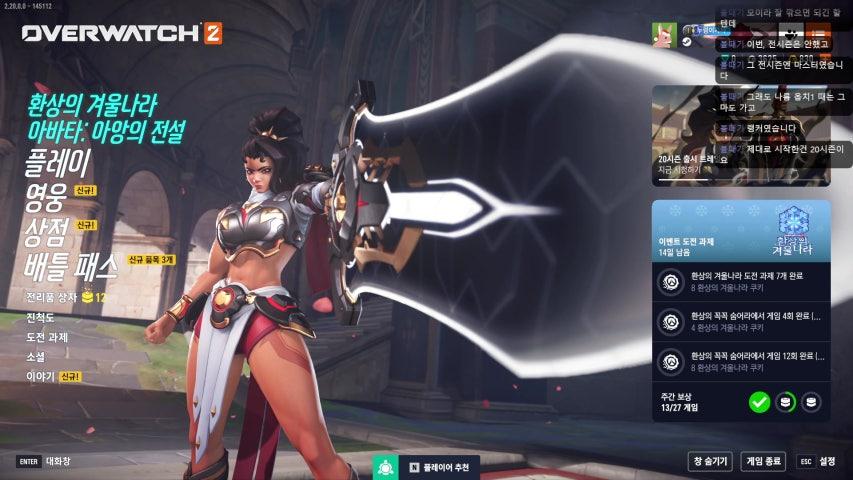The height and width of the screenshot is (480, 853).
Task: Go to the 상점 (Shop)
Action: tap(45, 232)
